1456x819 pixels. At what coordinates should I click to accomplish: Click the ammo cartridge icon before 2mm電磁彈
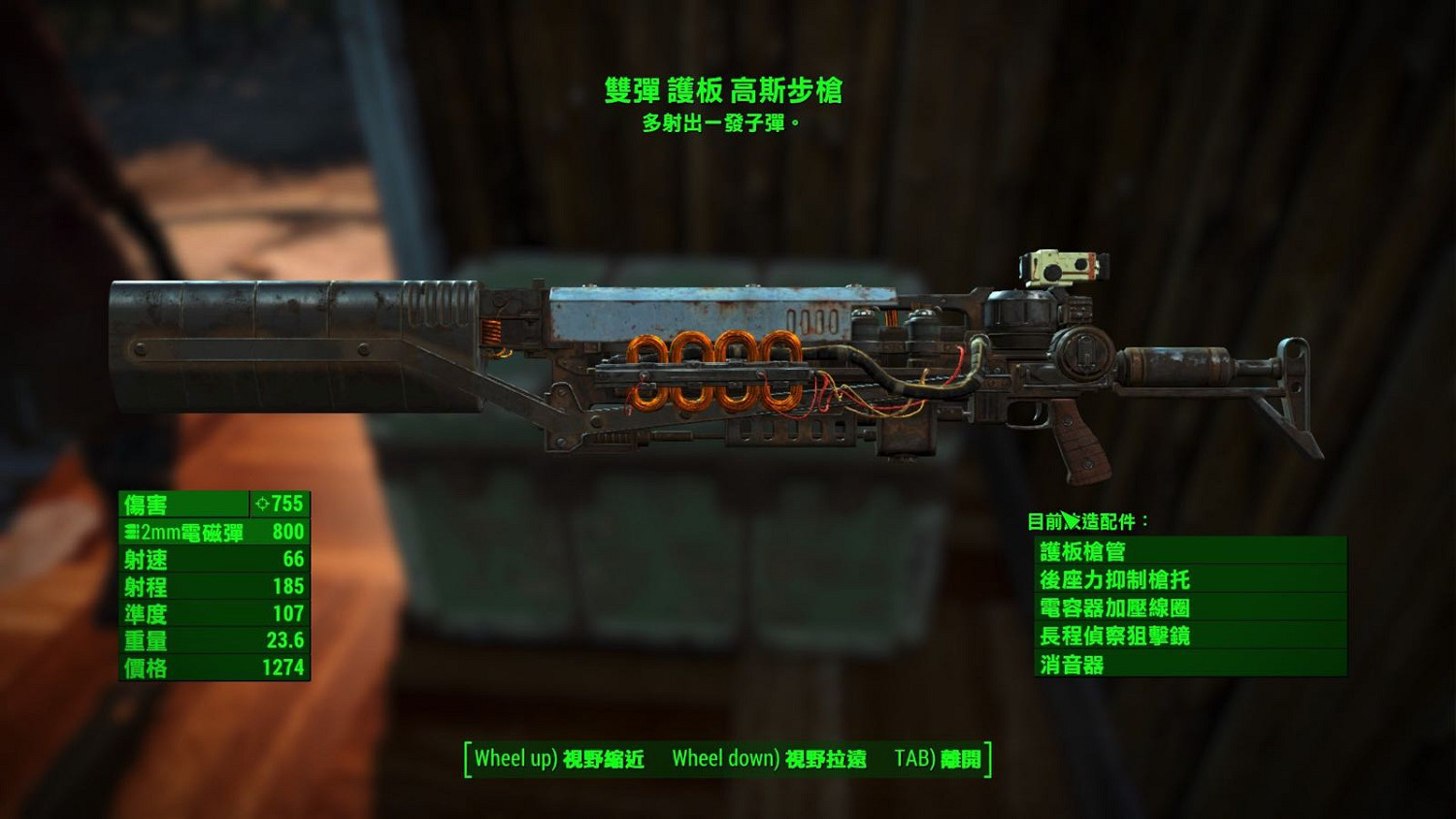pyautogui.click(x=130, y=532)
